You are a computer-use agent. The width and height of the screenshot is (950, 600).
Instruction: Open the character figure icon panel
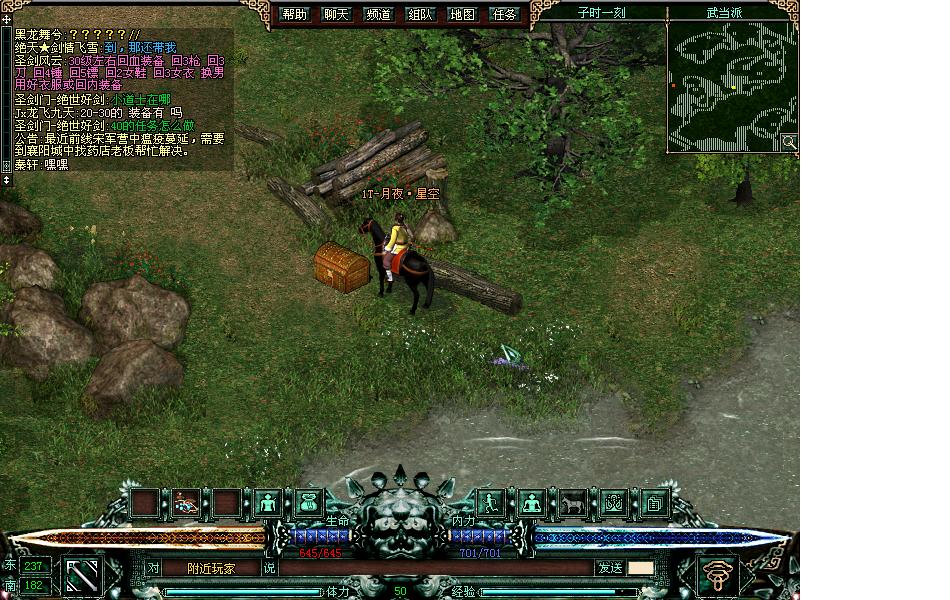coord(268,503)
